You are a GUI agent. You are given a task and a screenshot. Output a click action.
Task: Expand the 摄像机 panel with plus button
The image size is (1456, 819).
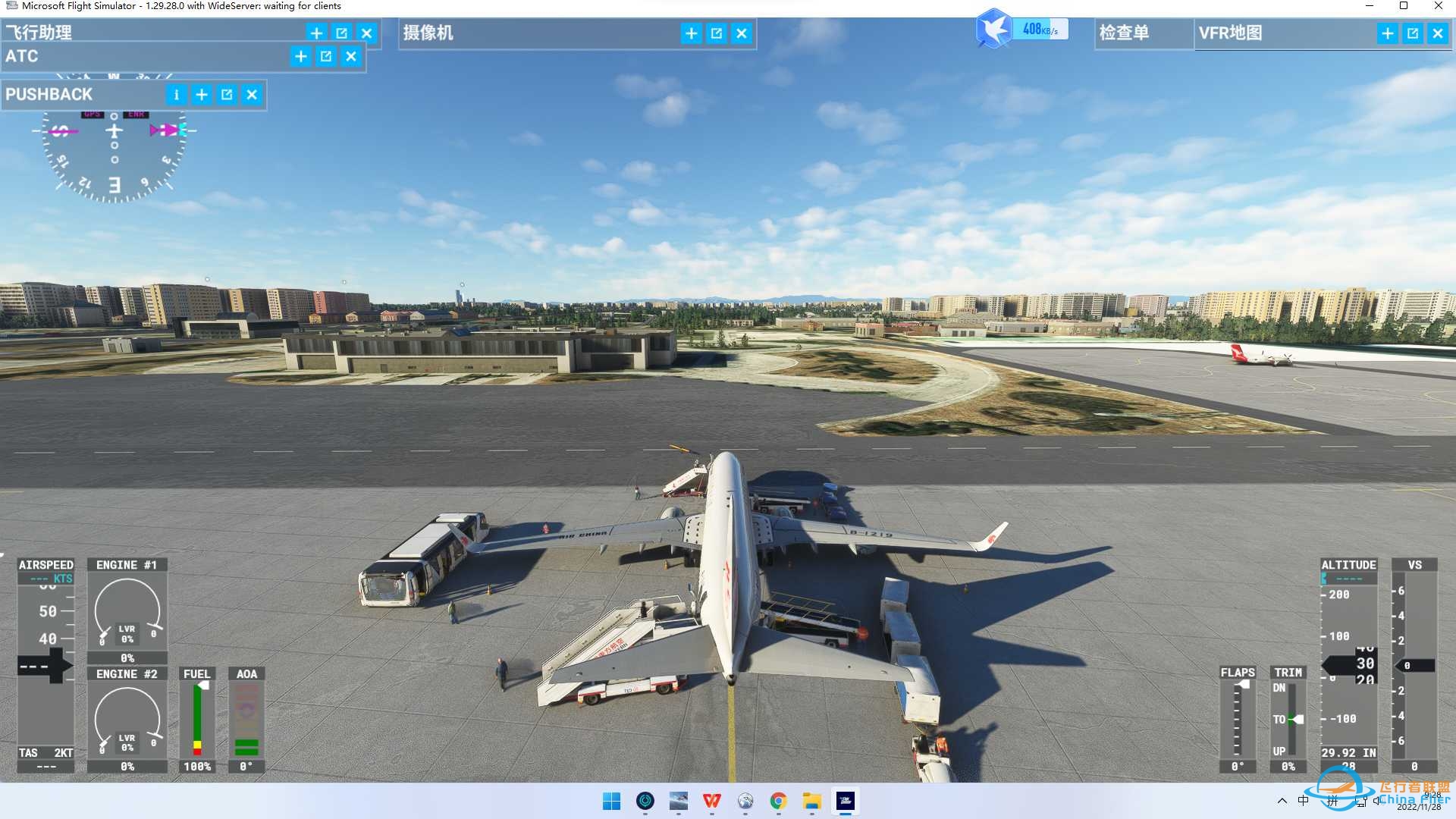pos(691,33)
